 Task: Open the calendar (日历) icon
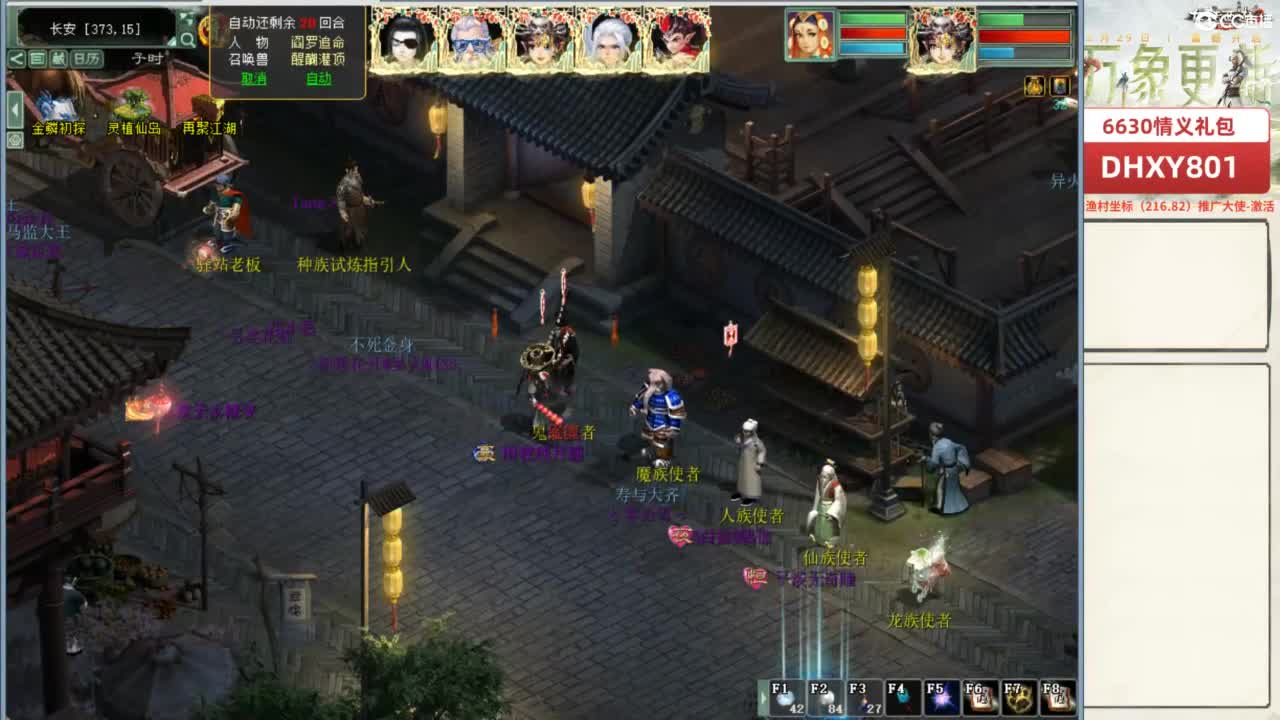click(x=89, y=58)
